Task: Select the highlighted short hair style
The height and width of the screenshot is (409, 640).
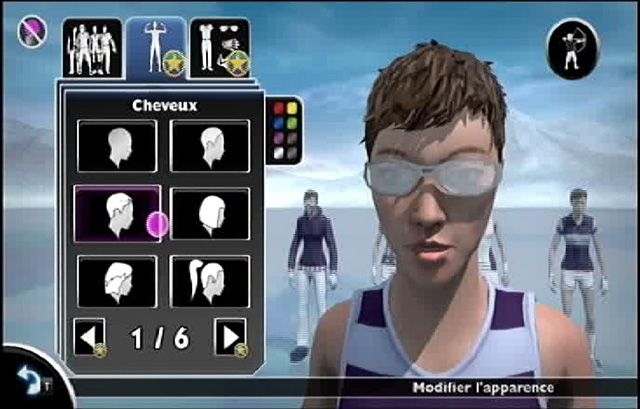Action: (x=117, y=213)
